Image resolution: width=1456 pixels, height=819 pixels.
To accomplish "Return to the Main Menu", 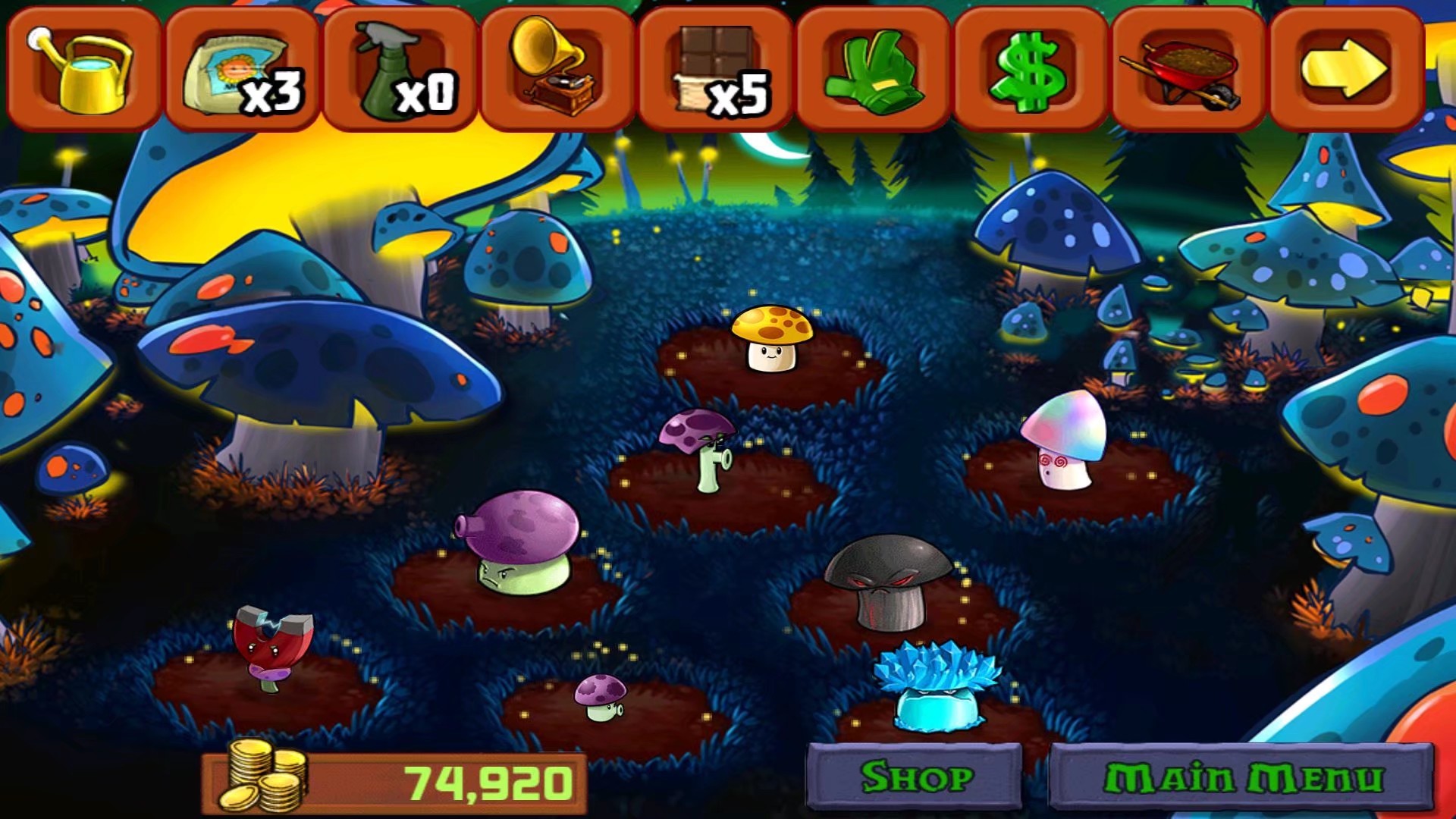I will pos(1242,777).
